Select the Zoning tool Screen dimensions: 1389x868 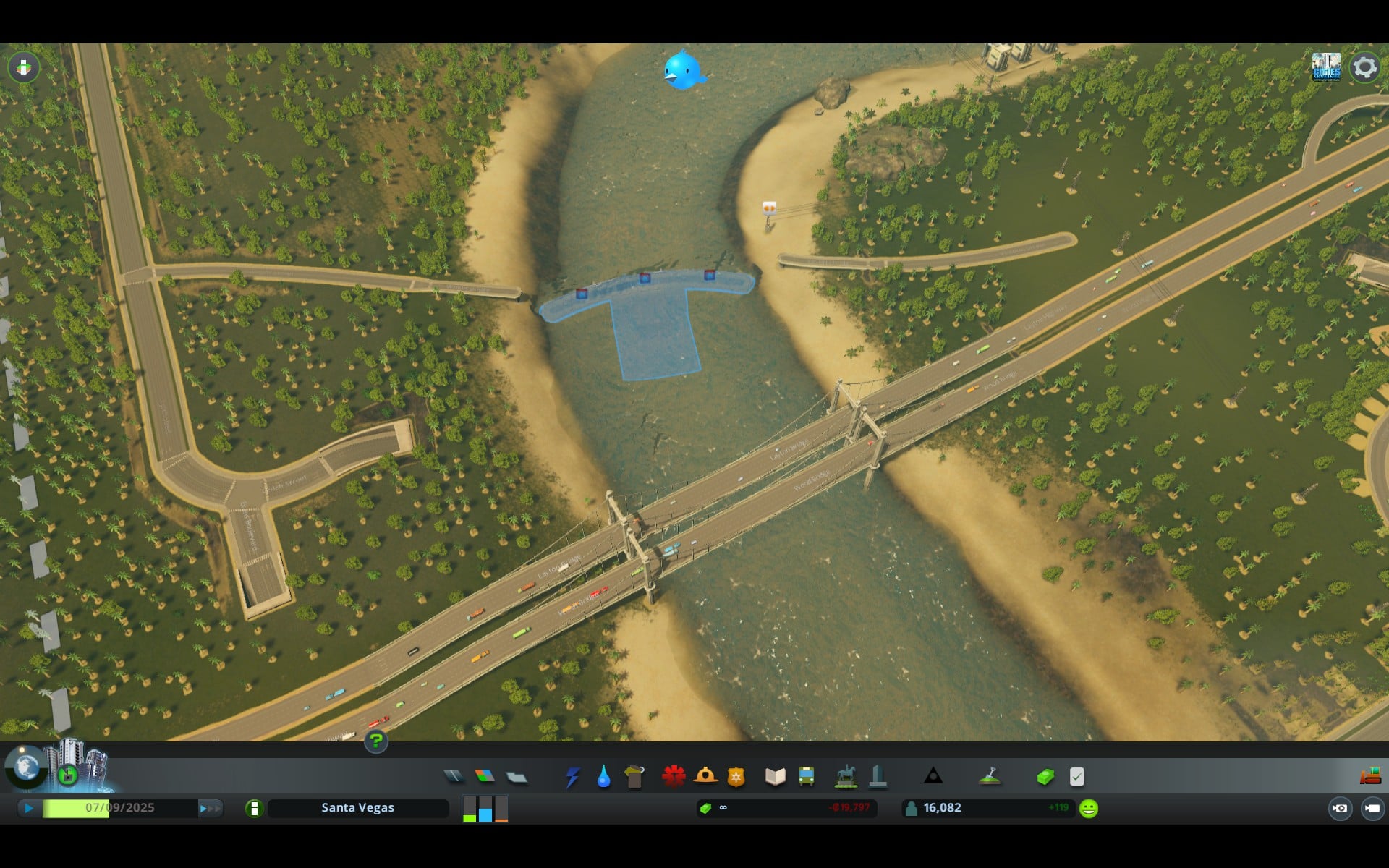coord(485,777)
